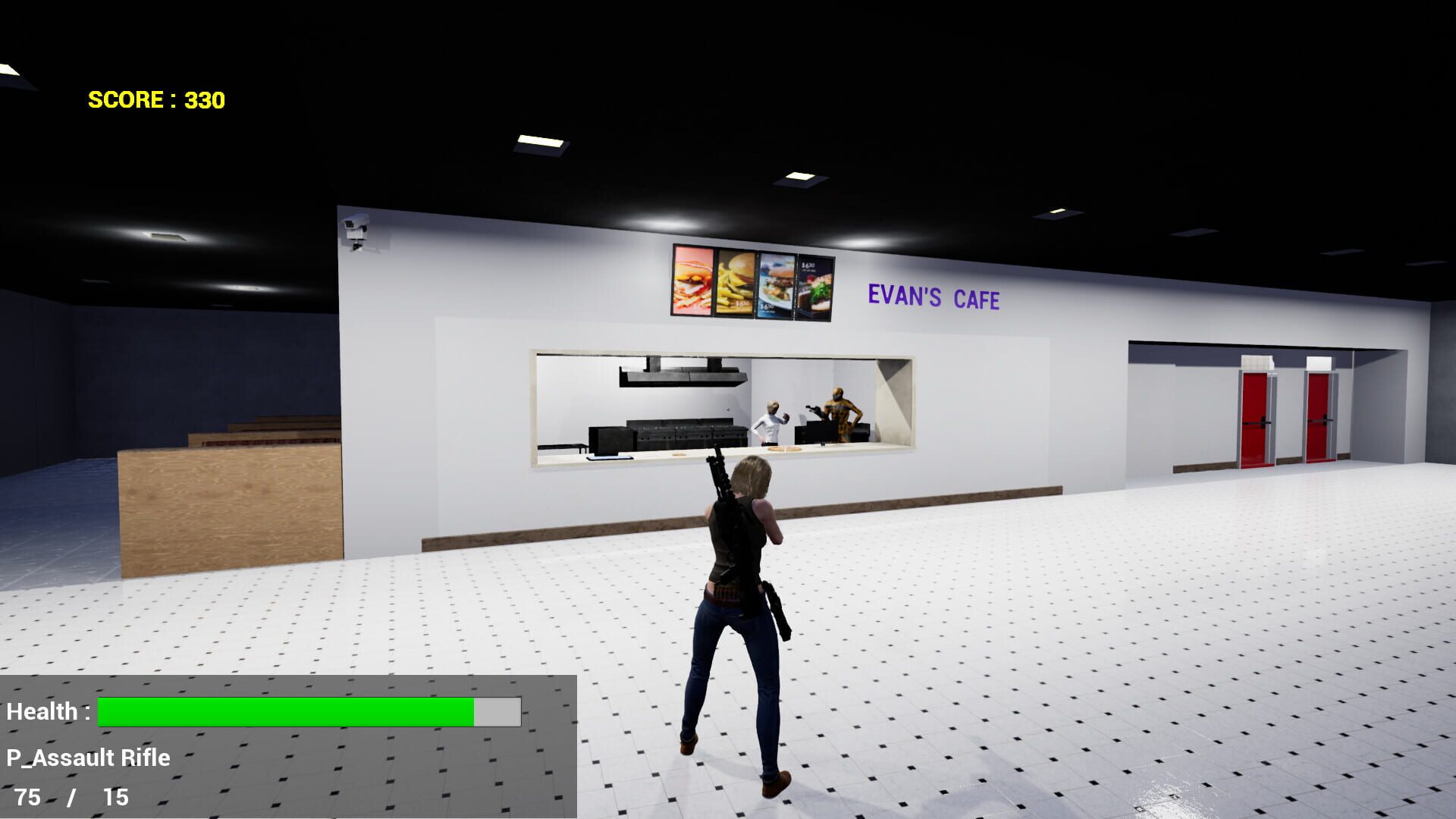1456x819 pixels.
Task: Click the green health bar
Action: (x=284, y=711)
